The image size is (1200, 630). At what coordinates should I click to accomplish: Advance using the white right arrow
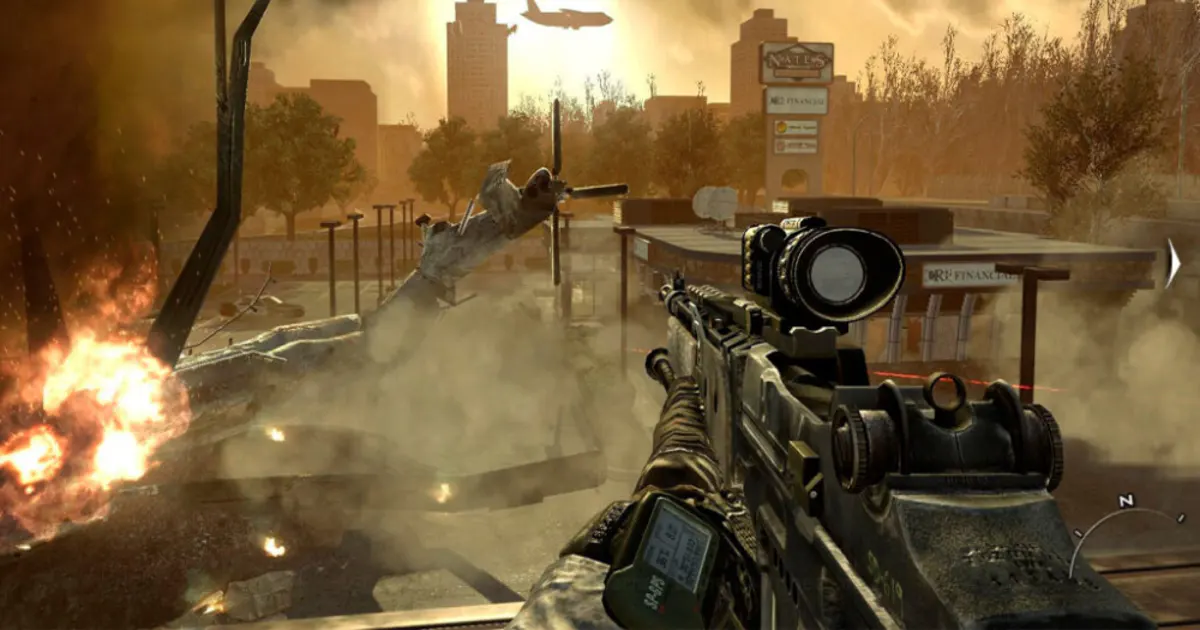coord(1173,264)
